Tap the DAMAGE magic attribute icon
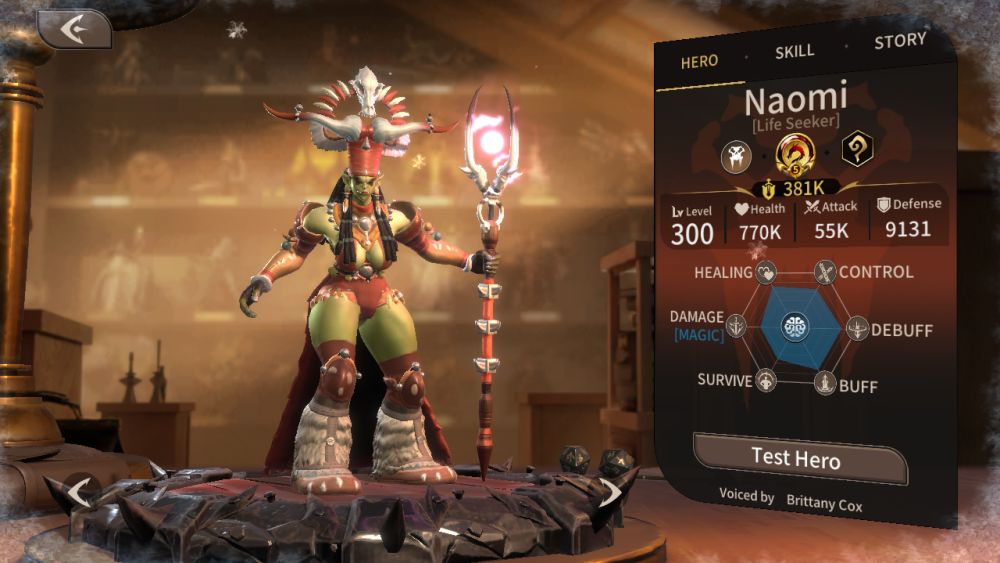 (x=737, y=327)
